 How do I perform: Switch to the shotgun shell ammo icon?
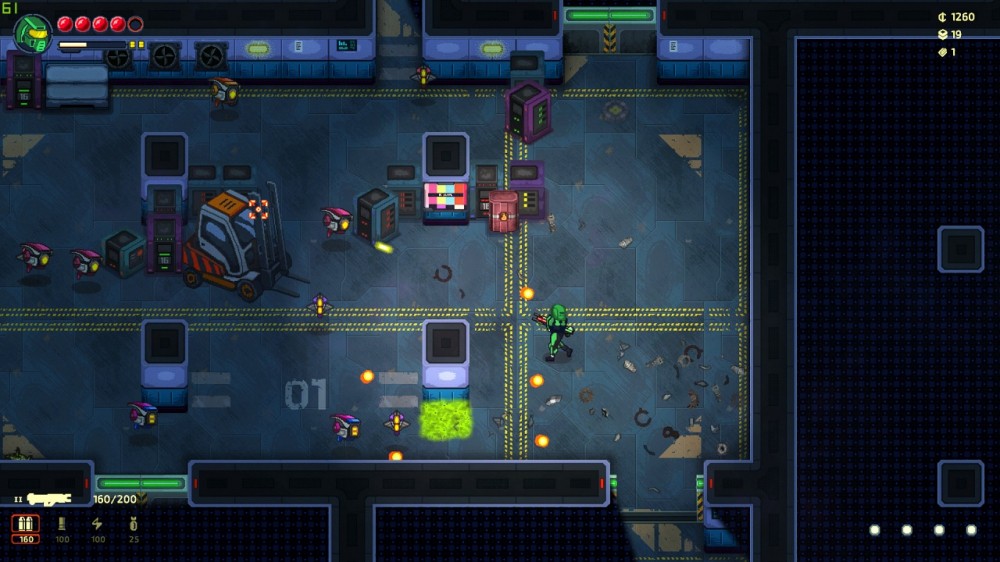pyautogui.click(x=62, y=525)
